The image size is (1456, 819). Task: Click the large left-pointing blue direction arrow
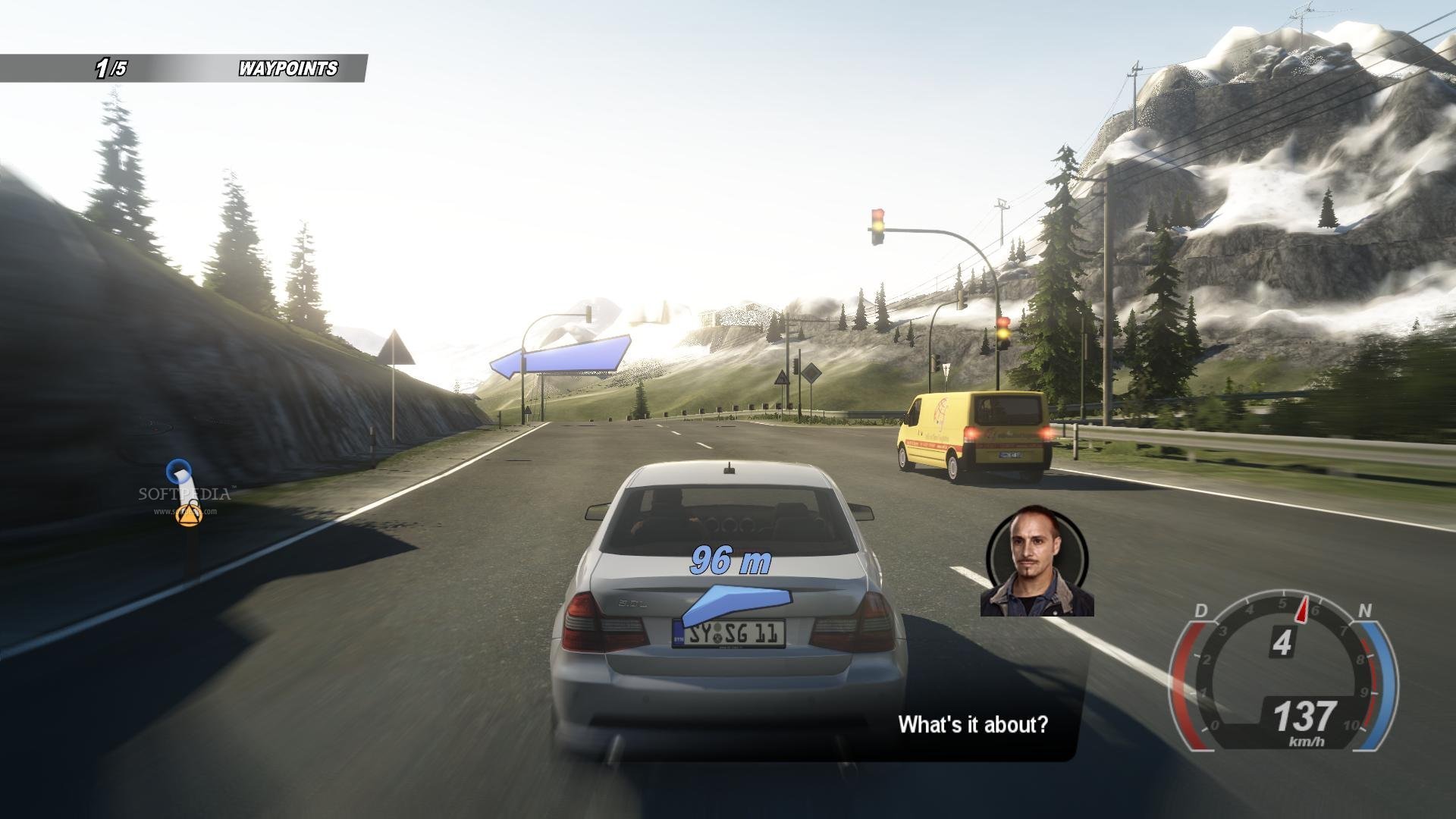(x=560, y=356)
